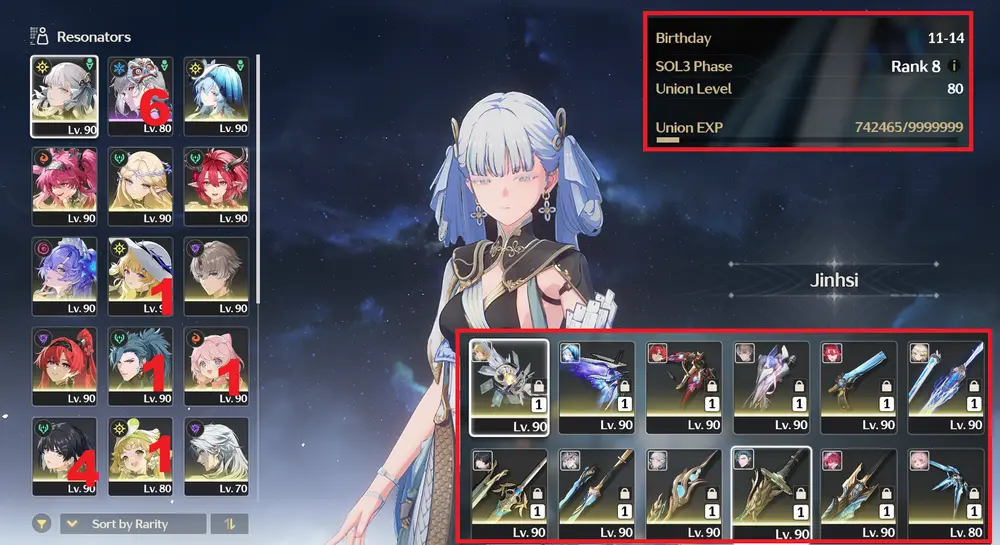The image size is (1000, 545).
Task: Select the blue-haired resonator portrait
Action: point(216,95)
